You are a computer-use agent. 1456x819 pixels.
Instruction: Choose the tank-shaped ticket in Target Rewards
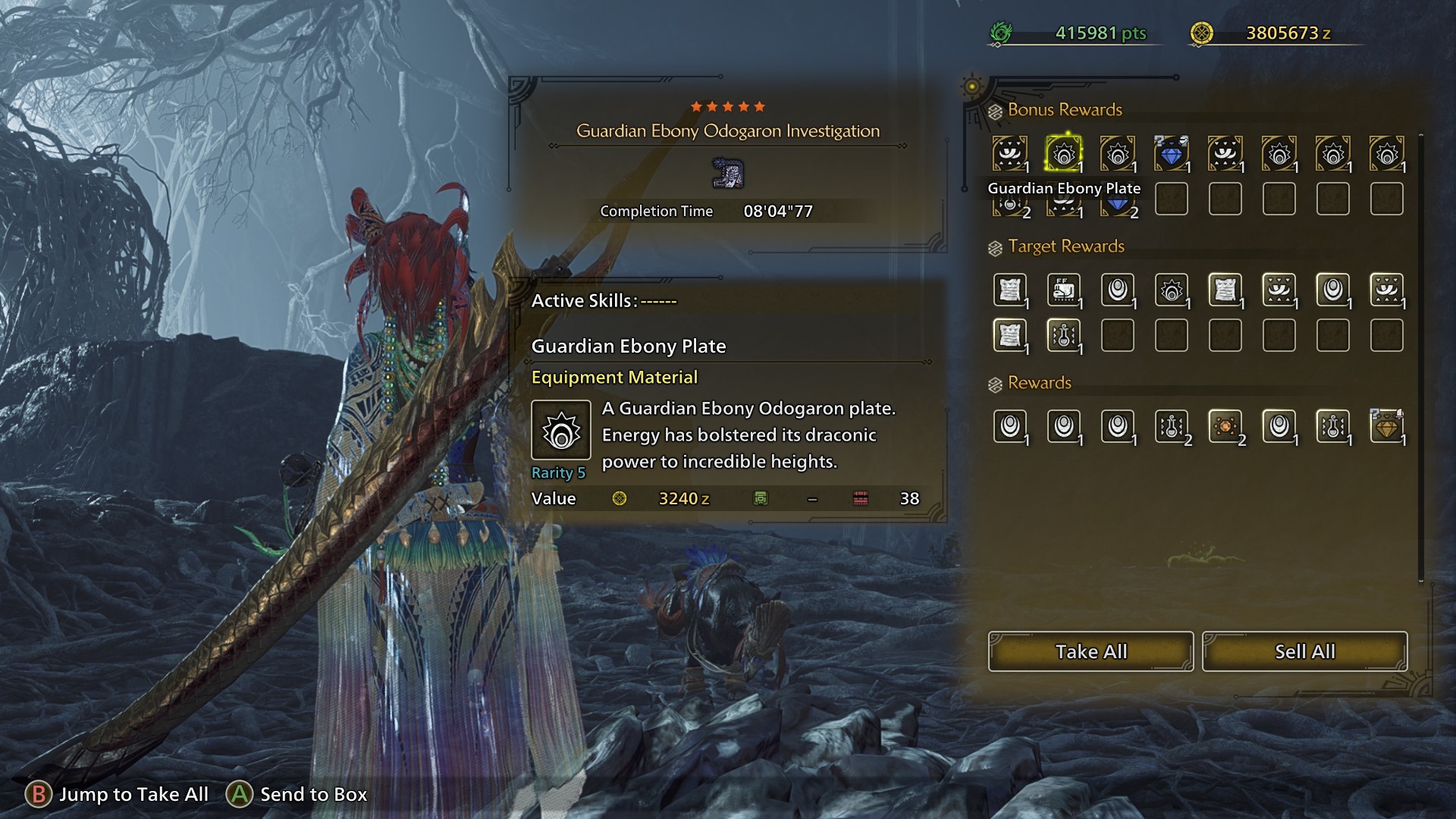[x=1063, y=290]
